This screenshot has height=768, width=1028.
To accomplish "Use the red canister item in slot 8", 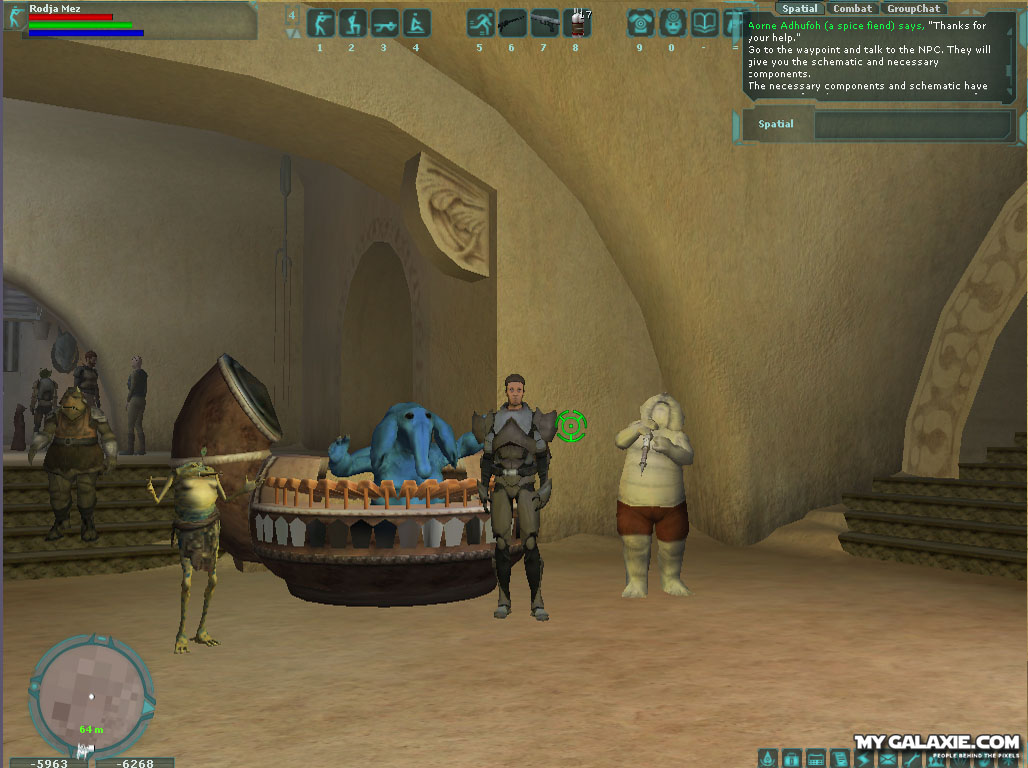I will pyautogui.click(x=576, y=22).
